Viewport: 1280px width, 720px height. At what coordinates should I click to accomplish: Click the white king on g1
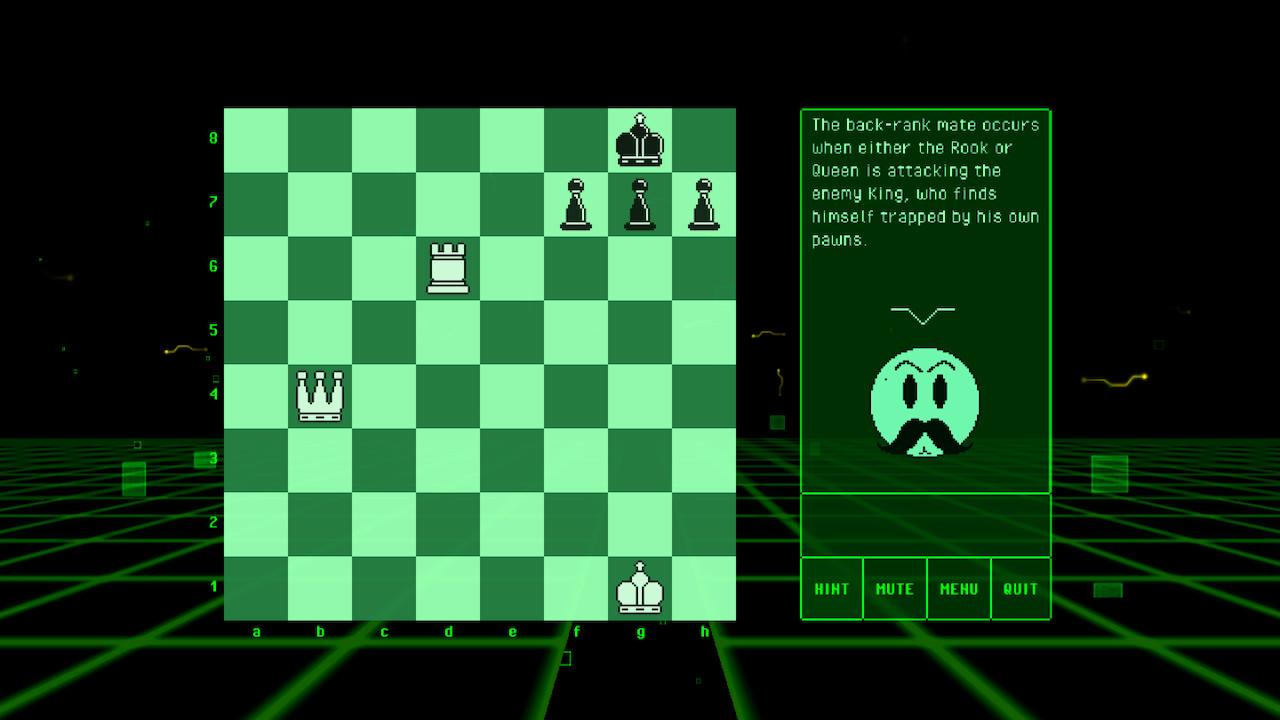click(641, 588)
